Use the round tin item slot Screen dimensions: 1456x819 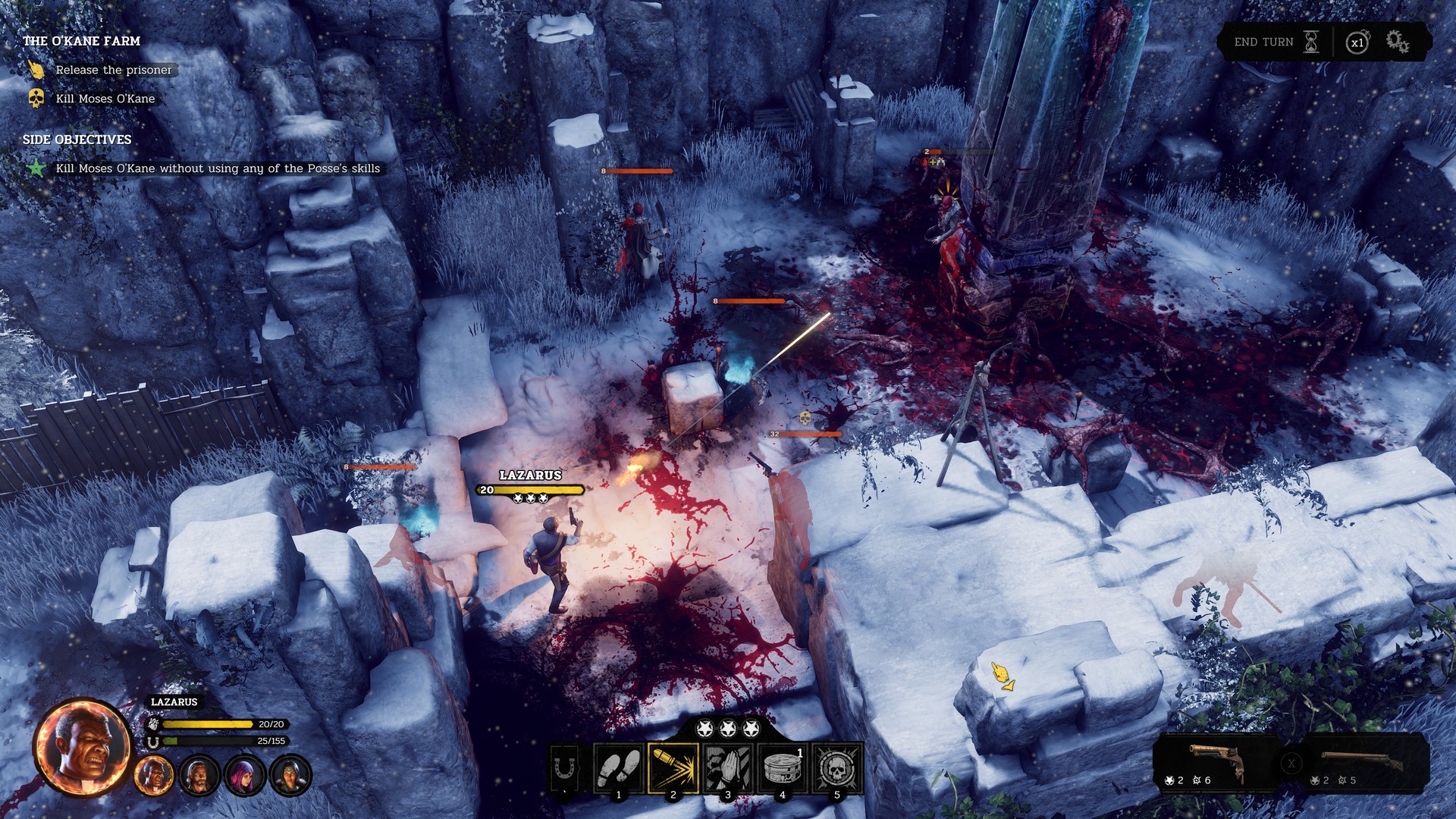point(783,768)
